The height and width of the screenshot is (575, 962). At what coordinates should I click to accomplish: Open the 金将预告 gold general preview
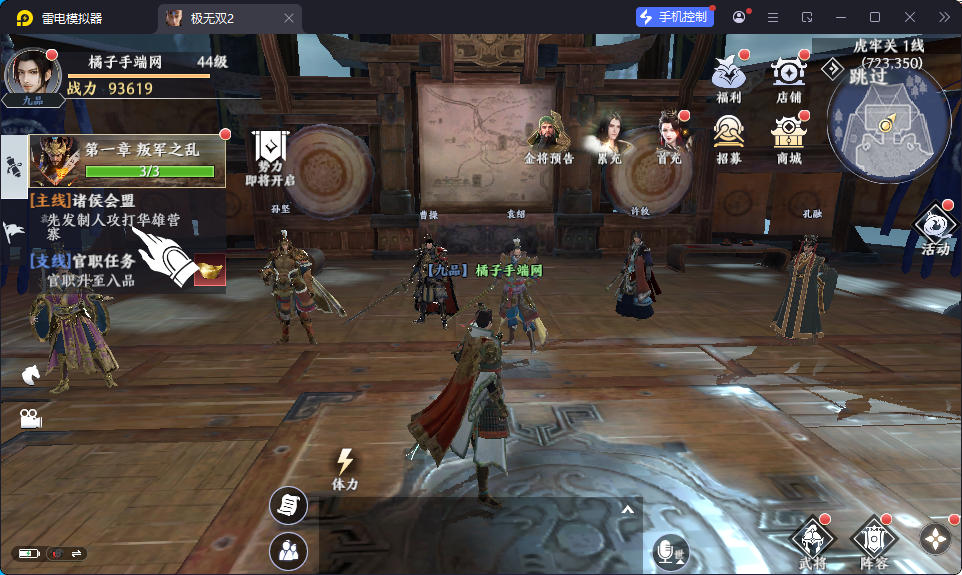(x=548, y=135)
